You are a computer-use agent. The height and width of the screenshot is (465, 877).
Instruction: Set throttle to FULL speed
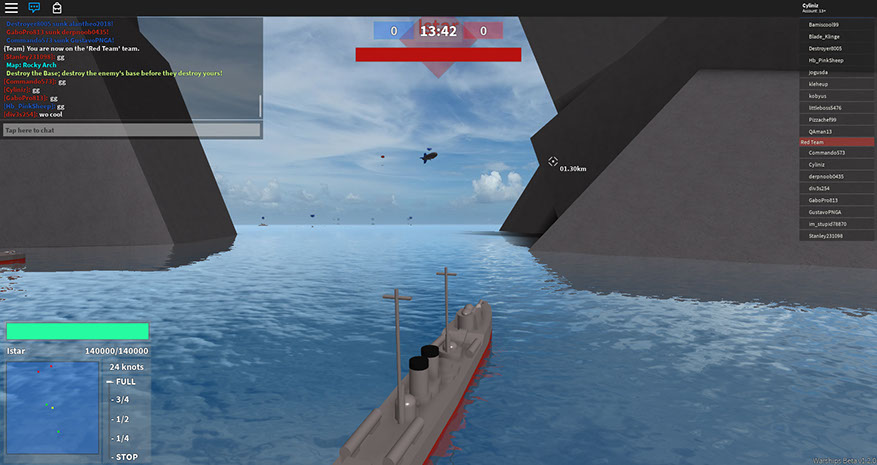(124, 382)
